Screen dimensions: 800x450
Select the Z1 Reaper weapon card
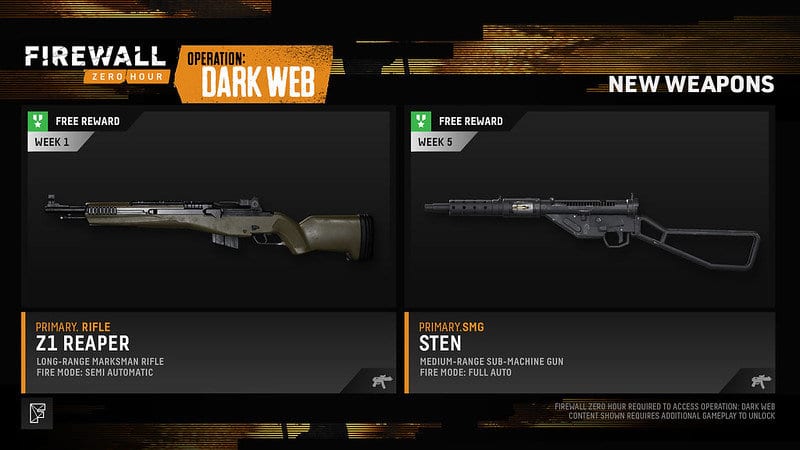(207, 250)
